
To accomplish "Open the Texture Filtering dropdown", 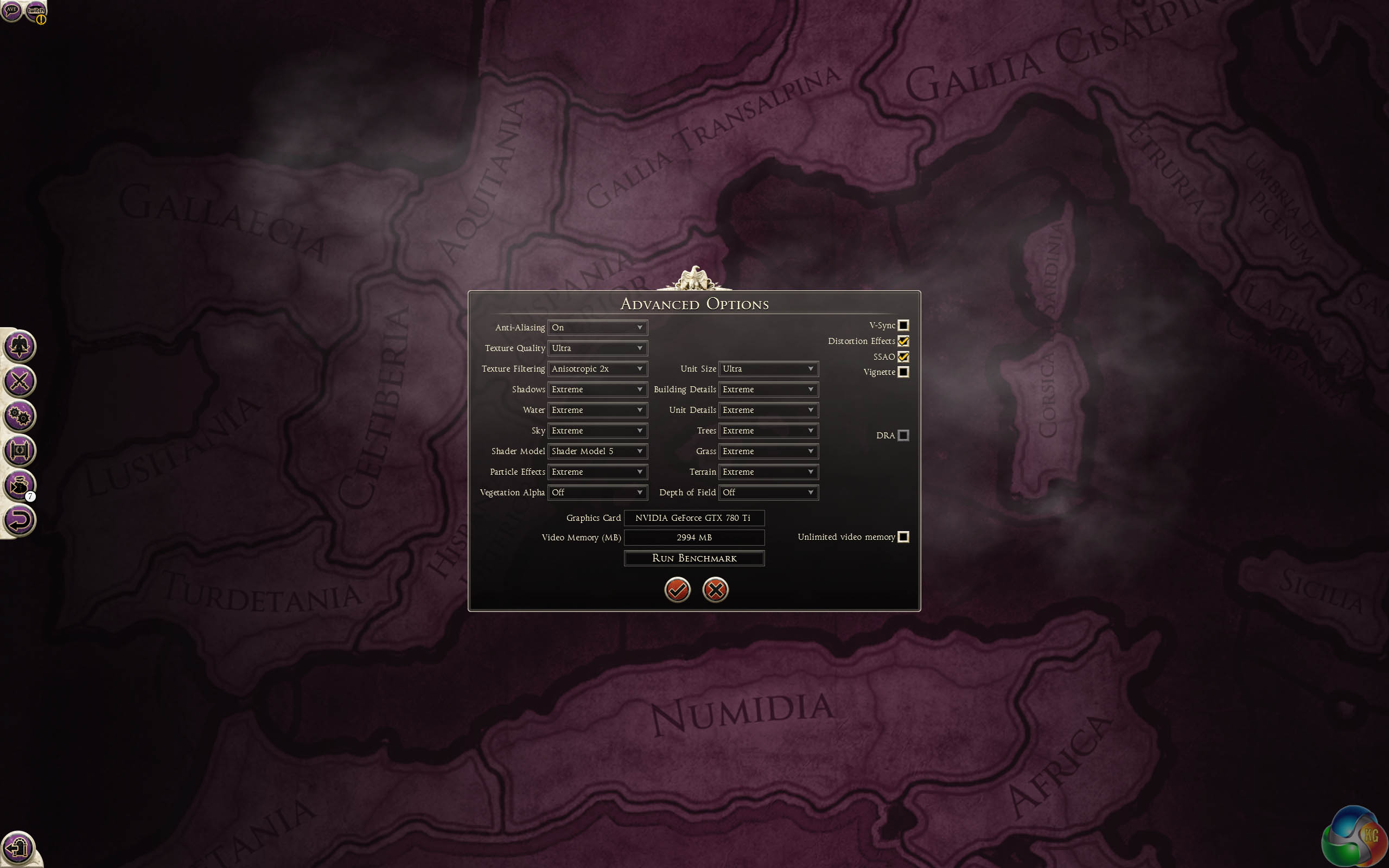I will (x=597, y=368).
